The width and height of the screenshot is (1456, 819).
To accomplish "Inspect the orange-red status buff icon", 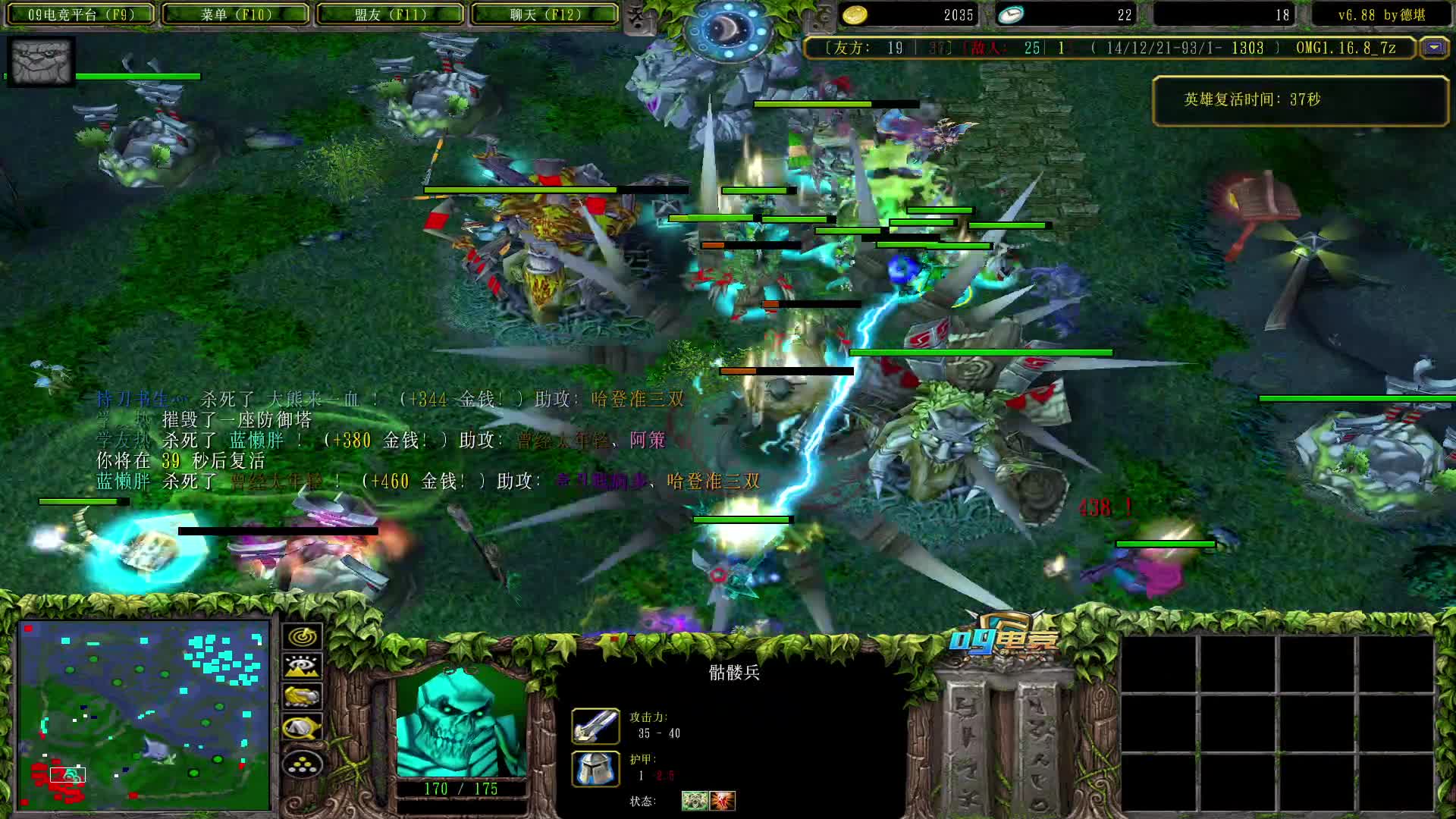I will pyautogui.click(x=723, y=801).
